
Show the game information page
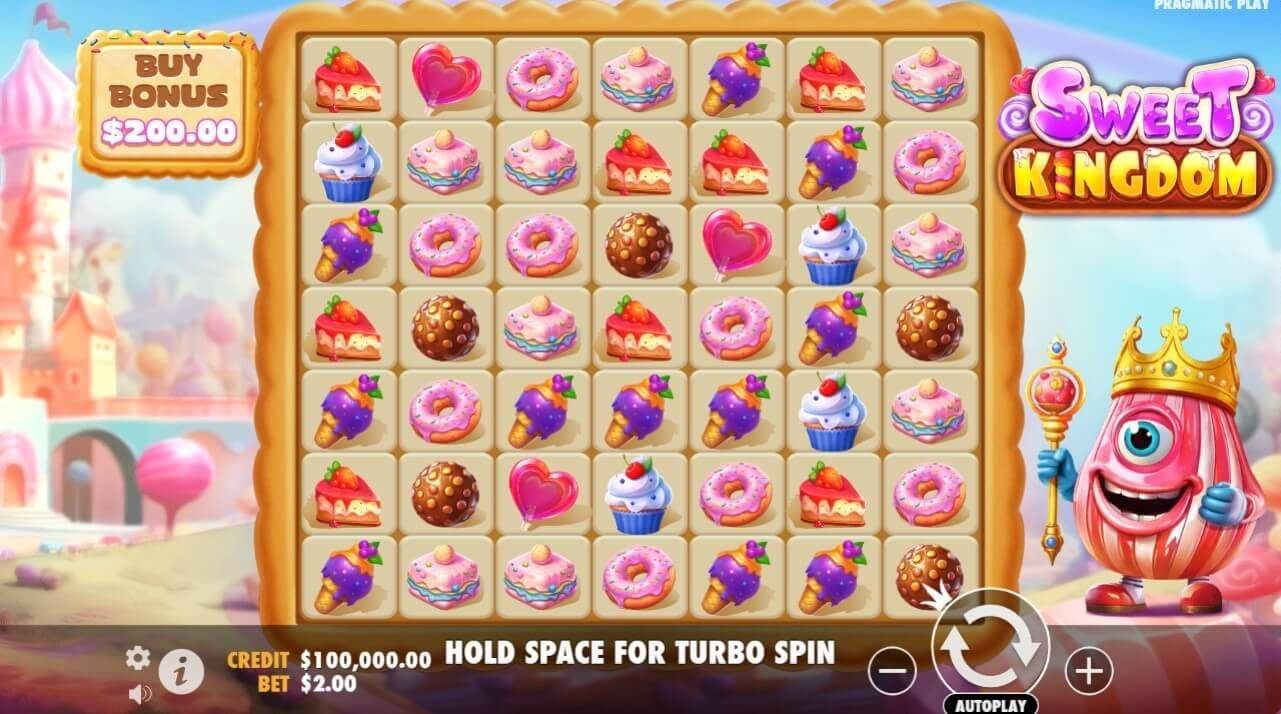[181, 671]
